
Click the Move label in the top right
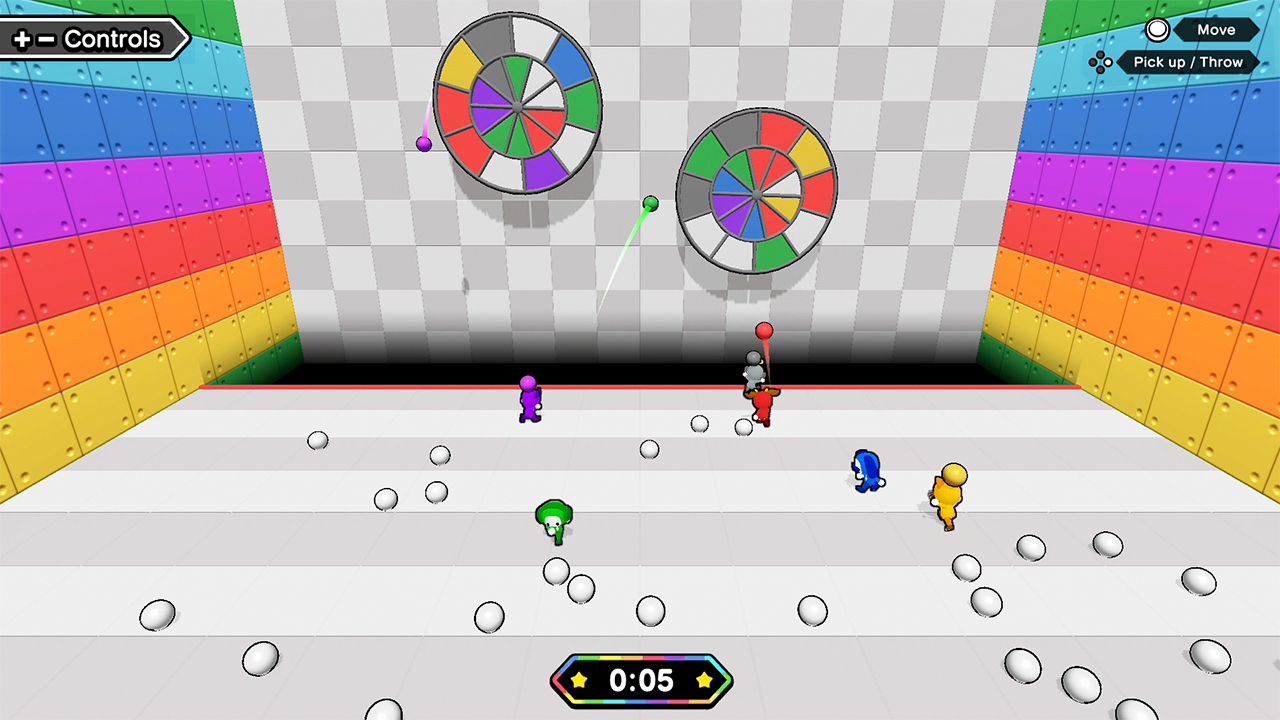point(1216,29)
